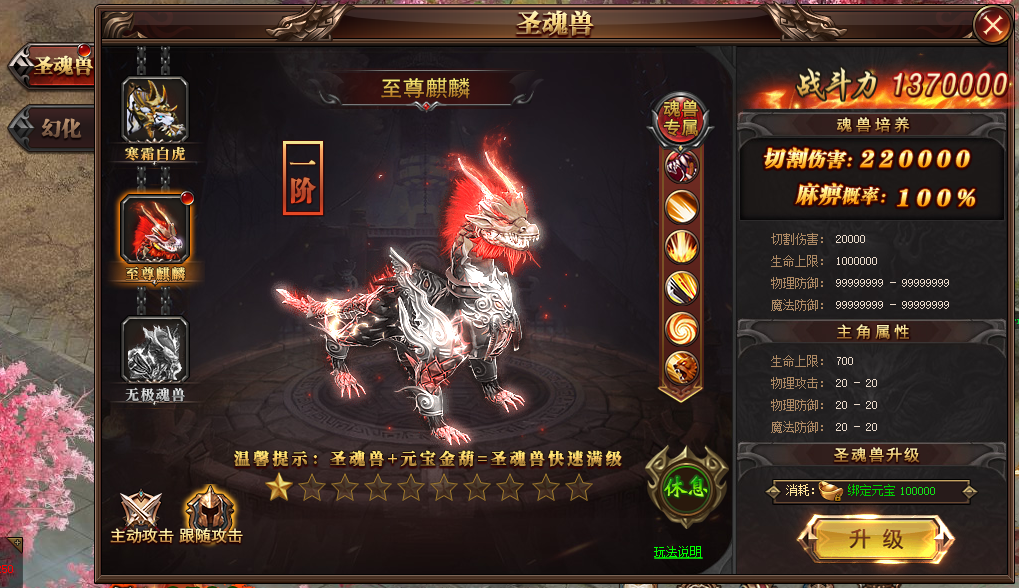Close the 圣魂兽 window
Image resolution: width=1019 pixels, height=588 pixels.
point(993,26)
